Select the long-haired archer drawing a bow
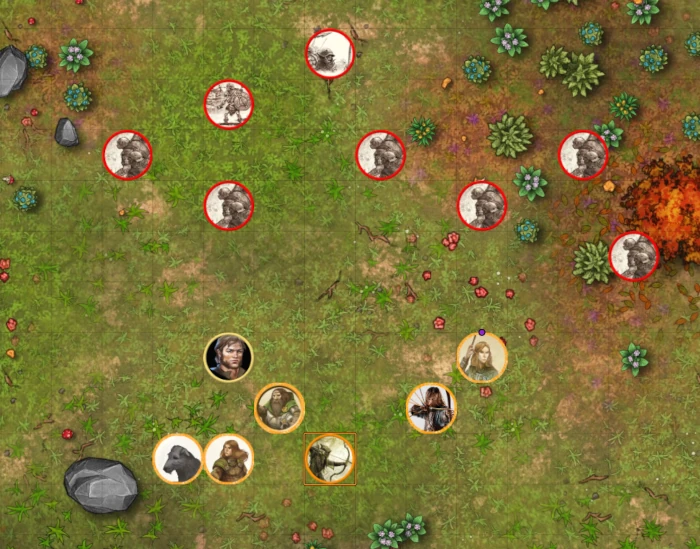 (432, 408)
